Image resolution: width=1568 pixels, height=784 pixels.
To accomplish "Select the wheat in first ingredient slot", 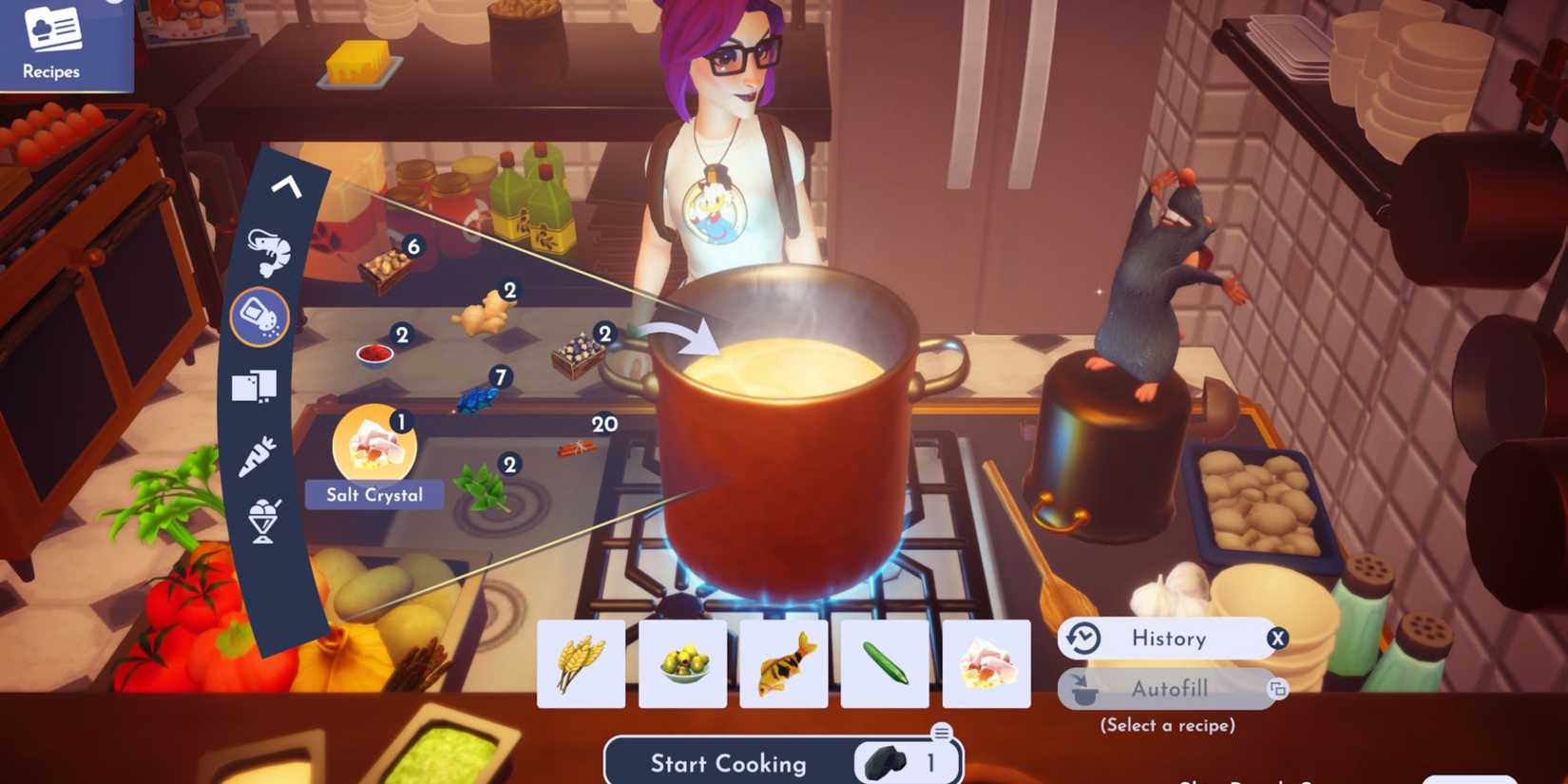I will [x=581, y=663].
